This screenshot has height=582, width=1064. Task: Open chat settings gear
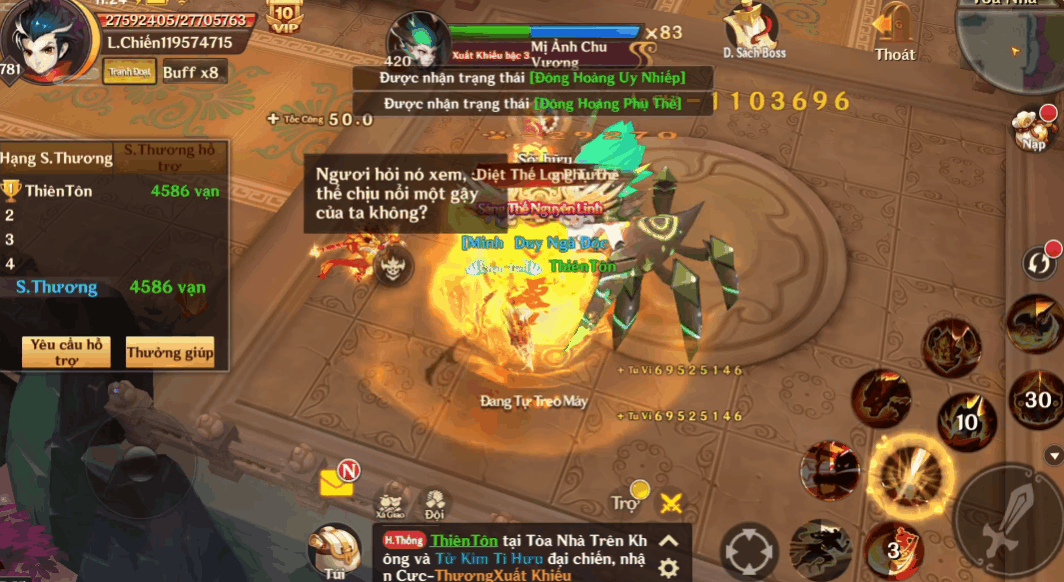(x=669, y=568)
